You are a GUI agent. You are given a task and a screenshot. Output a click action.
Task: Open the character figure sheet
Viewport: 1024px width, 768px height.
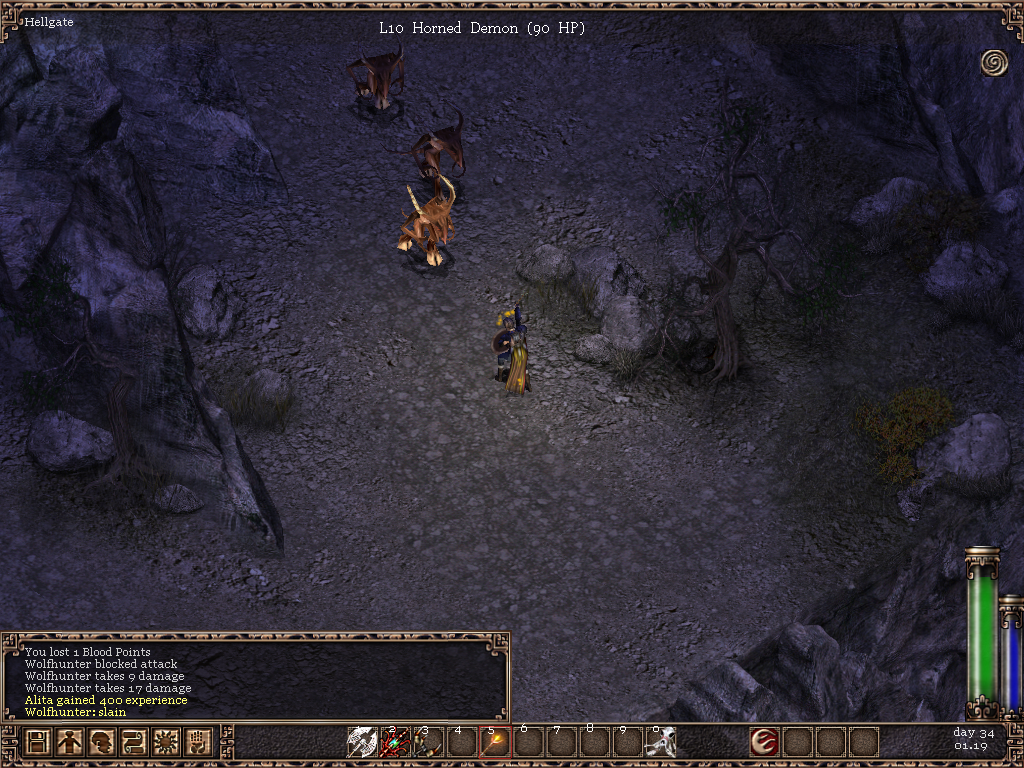coord(70,743)
